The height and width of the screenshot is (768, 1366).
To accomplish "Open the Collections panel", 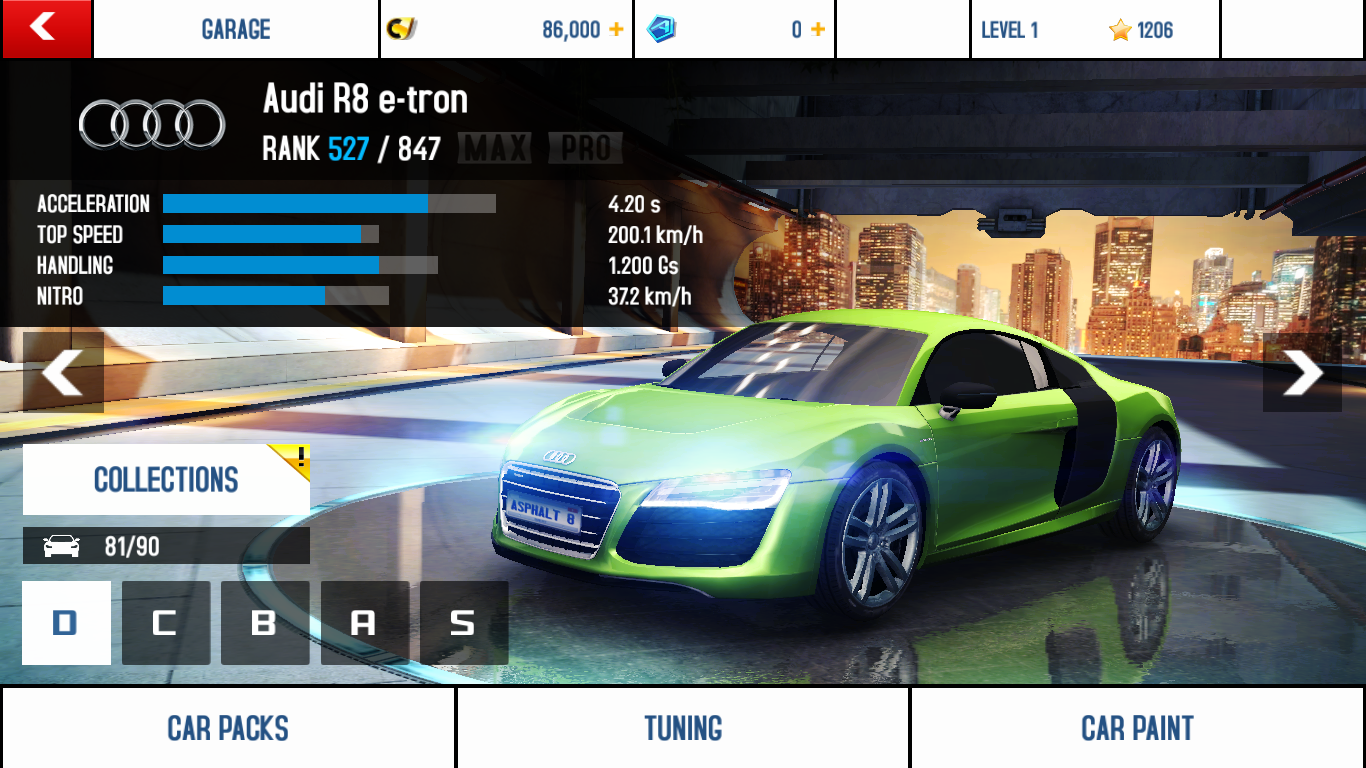I will (x=166, y=480).
